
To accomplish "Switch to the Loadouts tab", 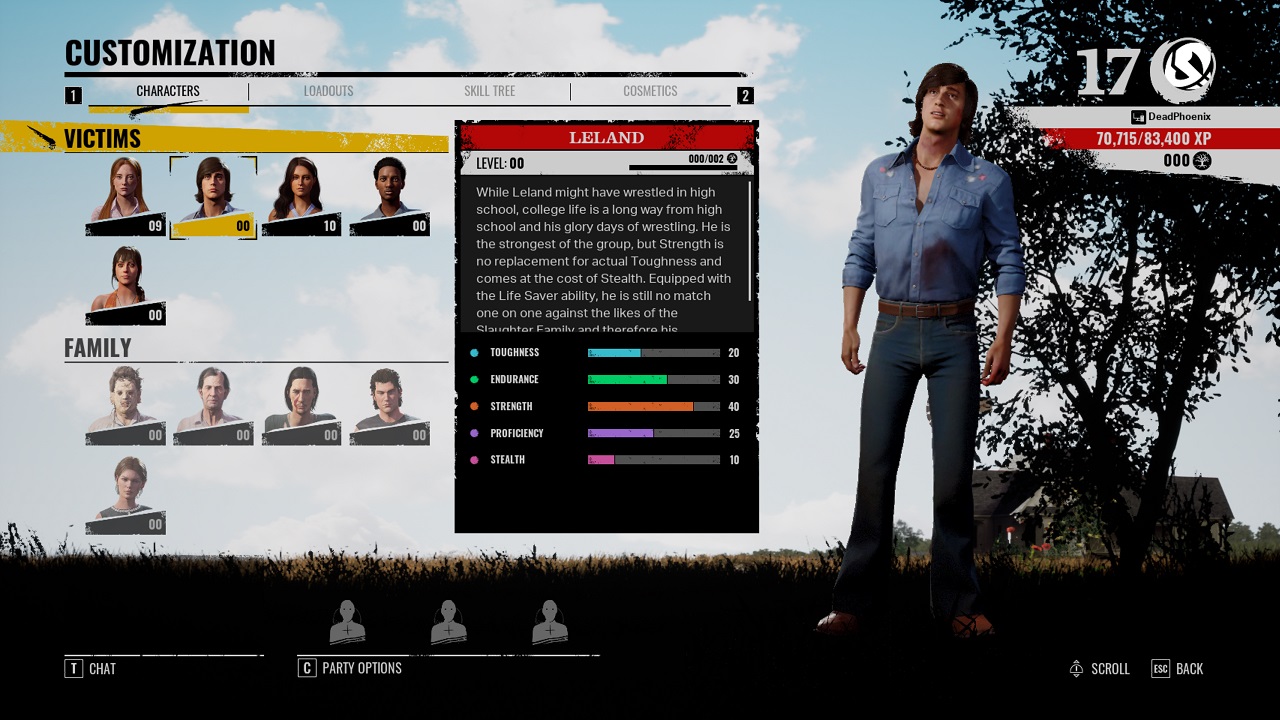I will (x=328, y=91).
